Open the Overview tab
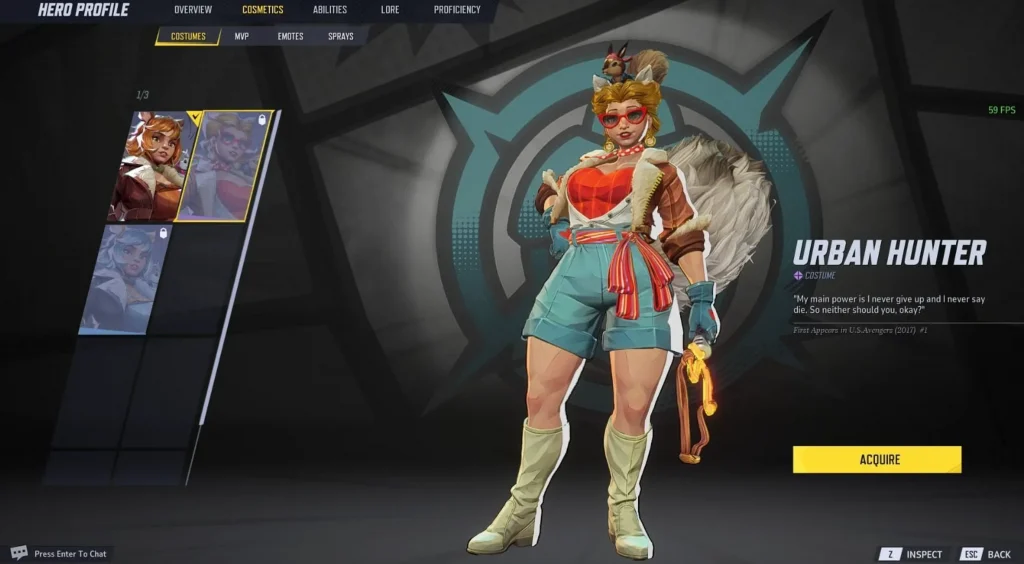Image resolution: width=1024 pixels, height=564 pixels. coord(192,10)
